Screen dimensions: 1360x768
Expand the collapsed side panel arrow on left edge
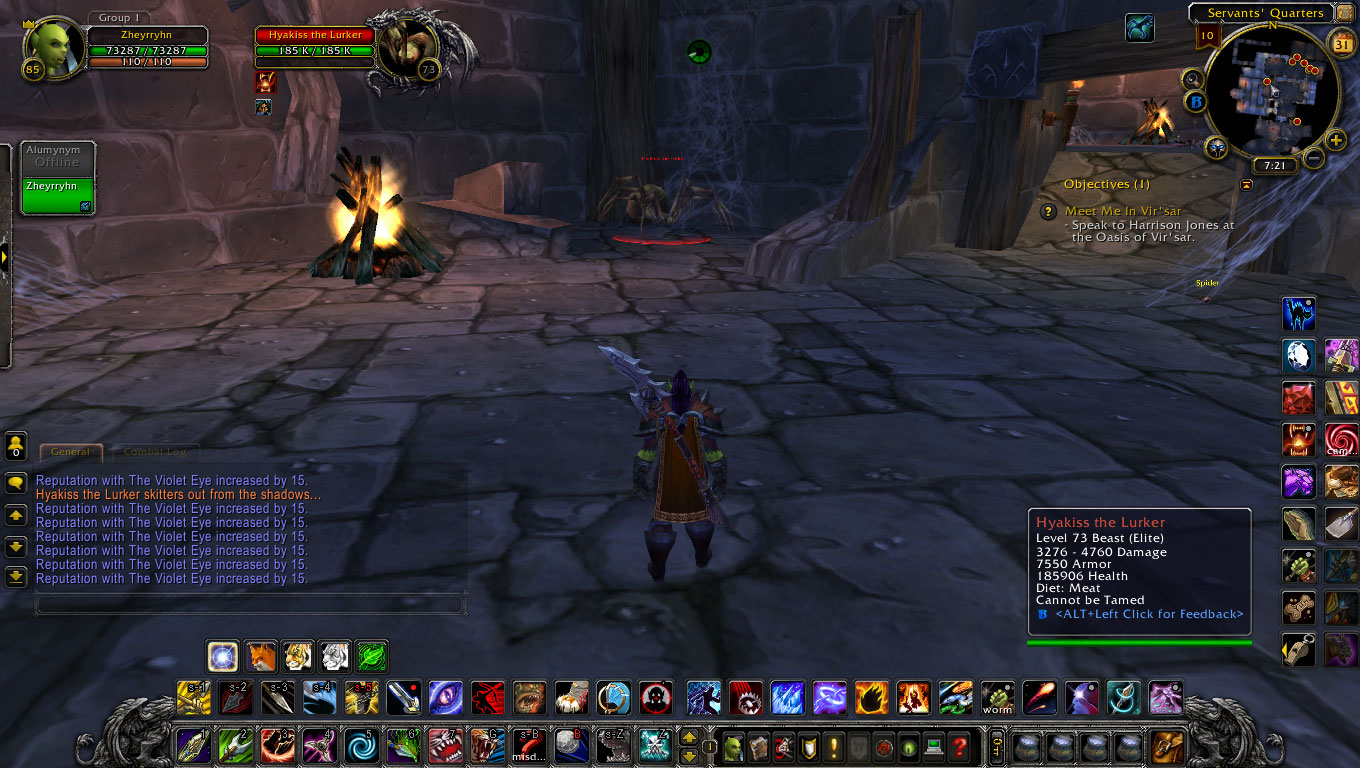[5, 257]
